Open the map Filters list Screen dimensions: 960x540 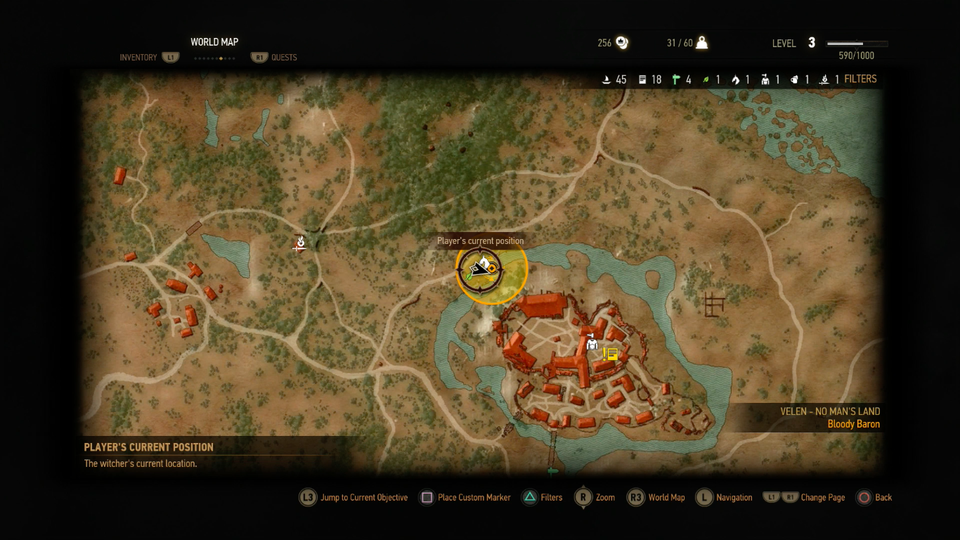pyautogui.click(x=860, y=79)
